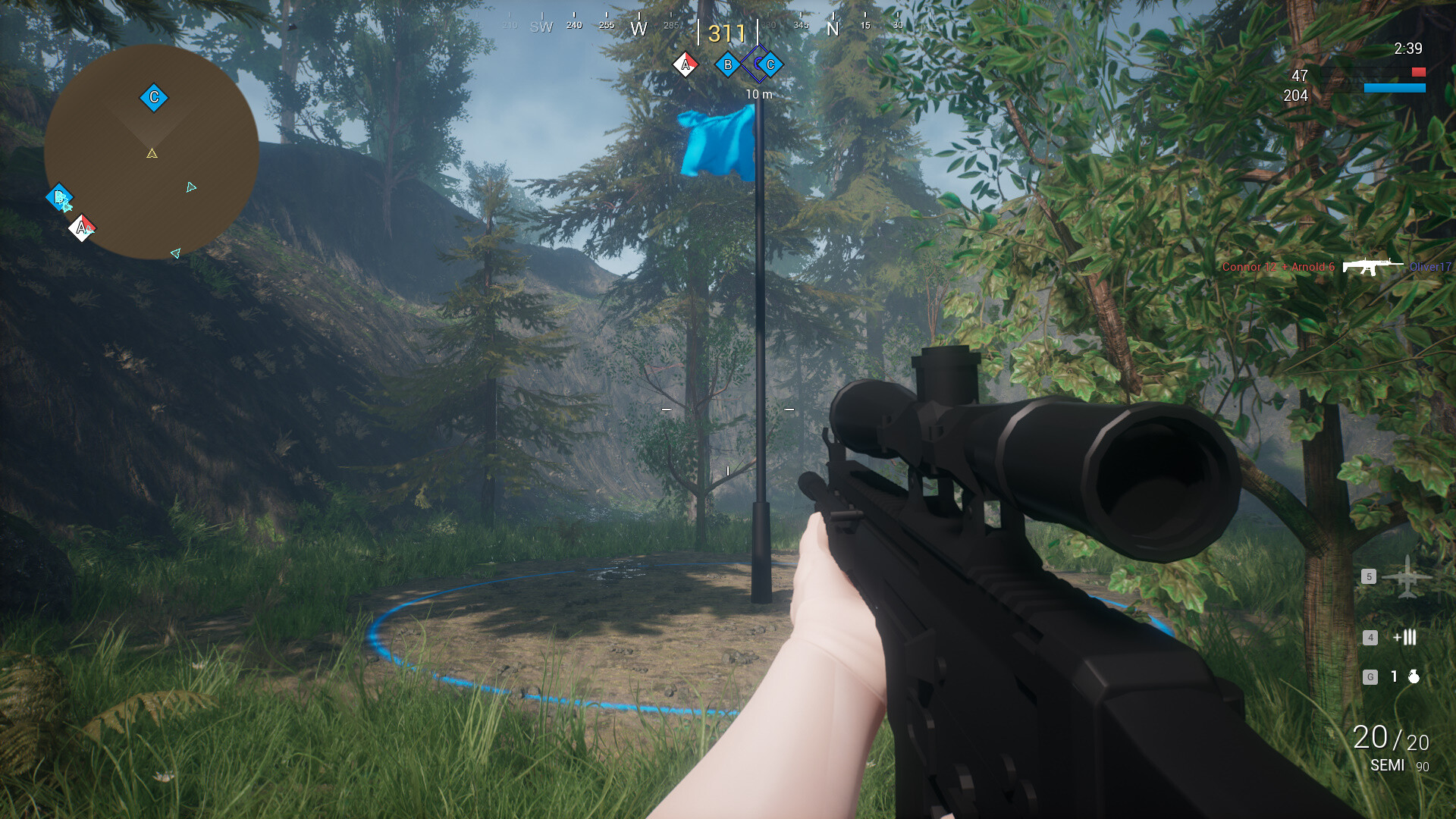Click the match timer showing 2:39

[1407, 48]
